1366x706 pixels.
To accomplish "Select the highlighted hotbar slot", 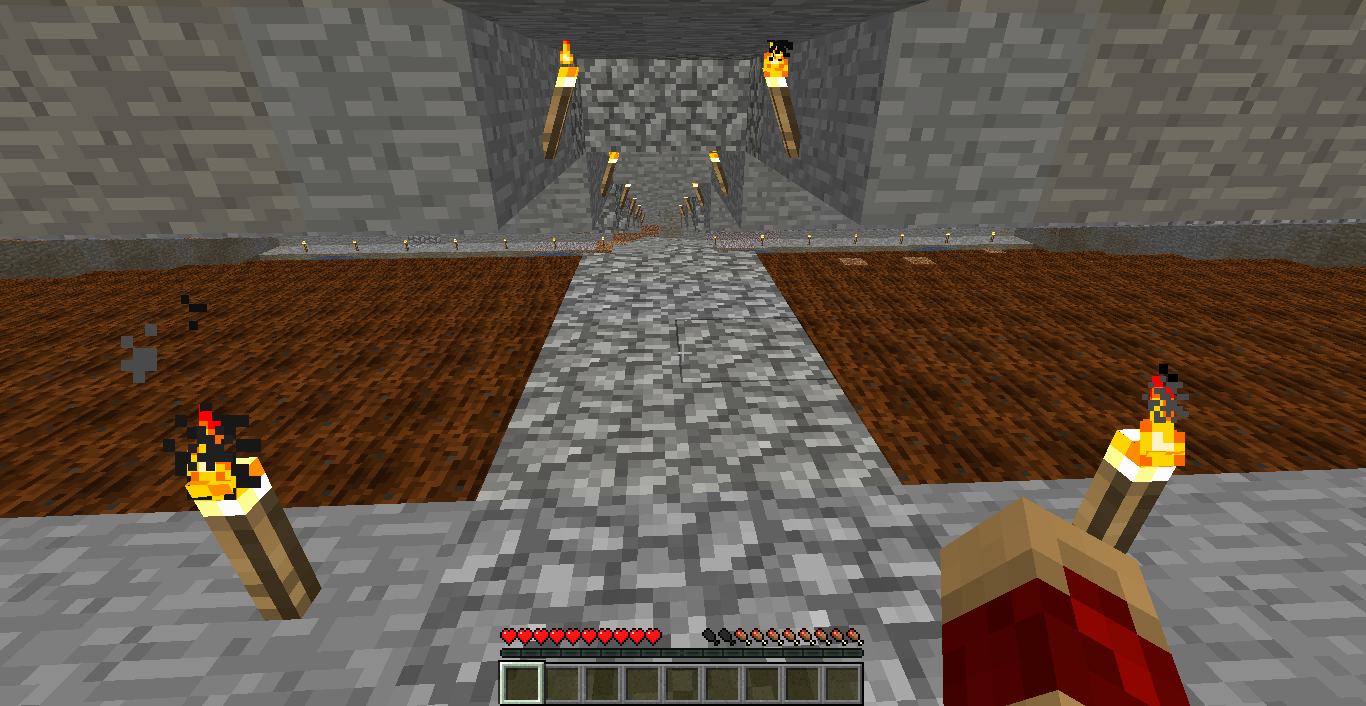I will [522, 684].
